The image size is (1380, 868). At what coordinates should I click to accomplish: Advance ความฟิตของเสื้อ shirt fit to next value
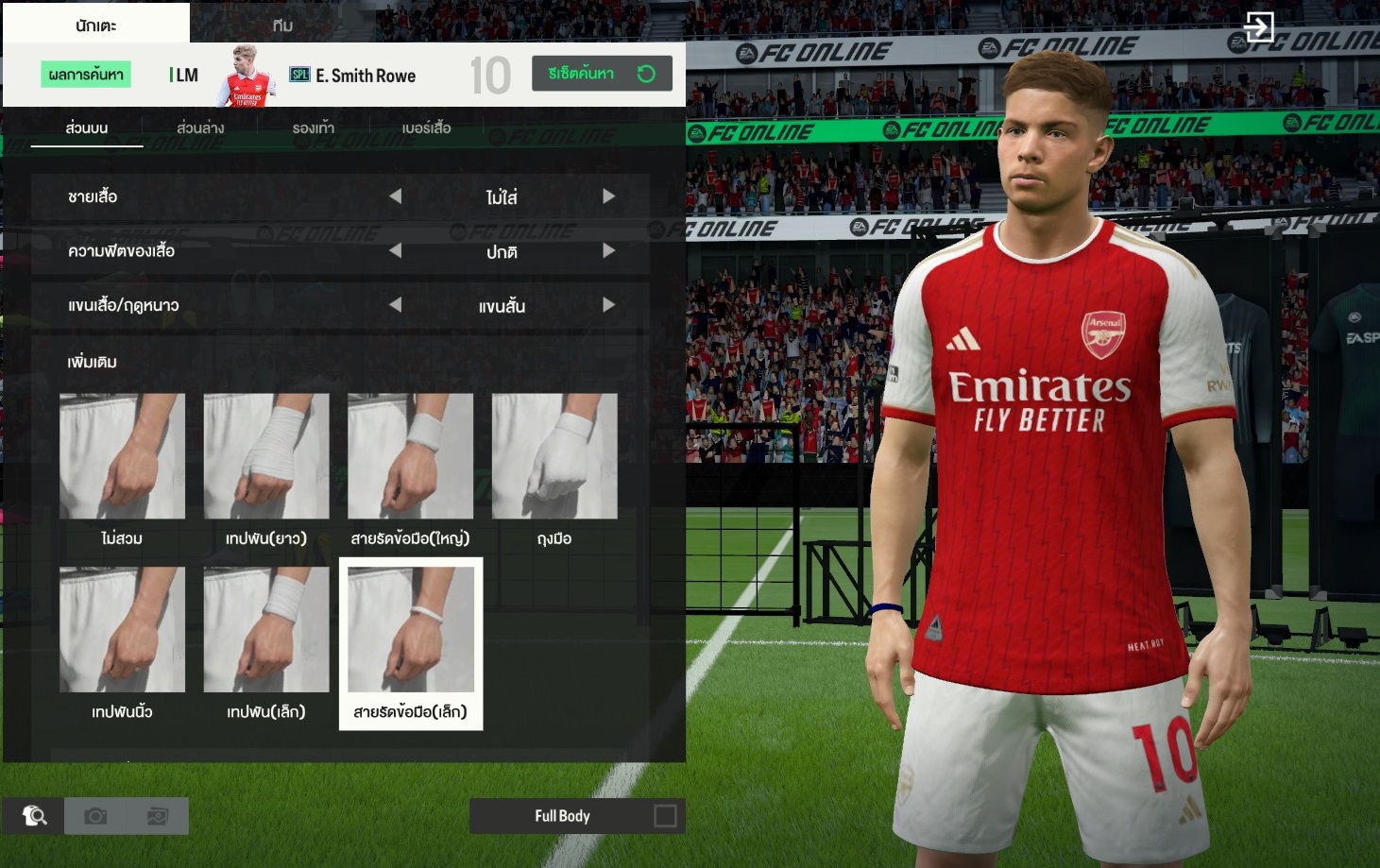[608, 251]
